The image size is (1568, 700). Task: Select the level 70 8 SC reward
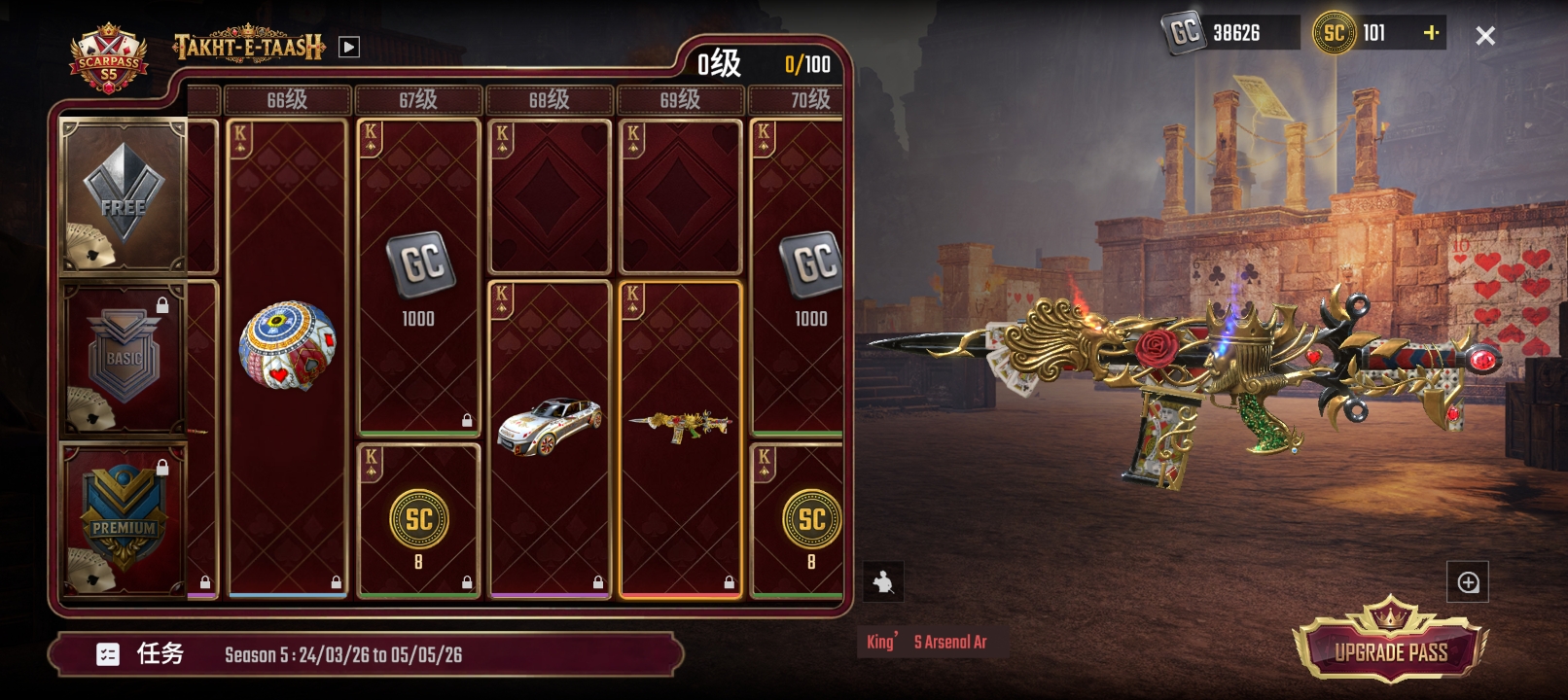coord(810,525)
